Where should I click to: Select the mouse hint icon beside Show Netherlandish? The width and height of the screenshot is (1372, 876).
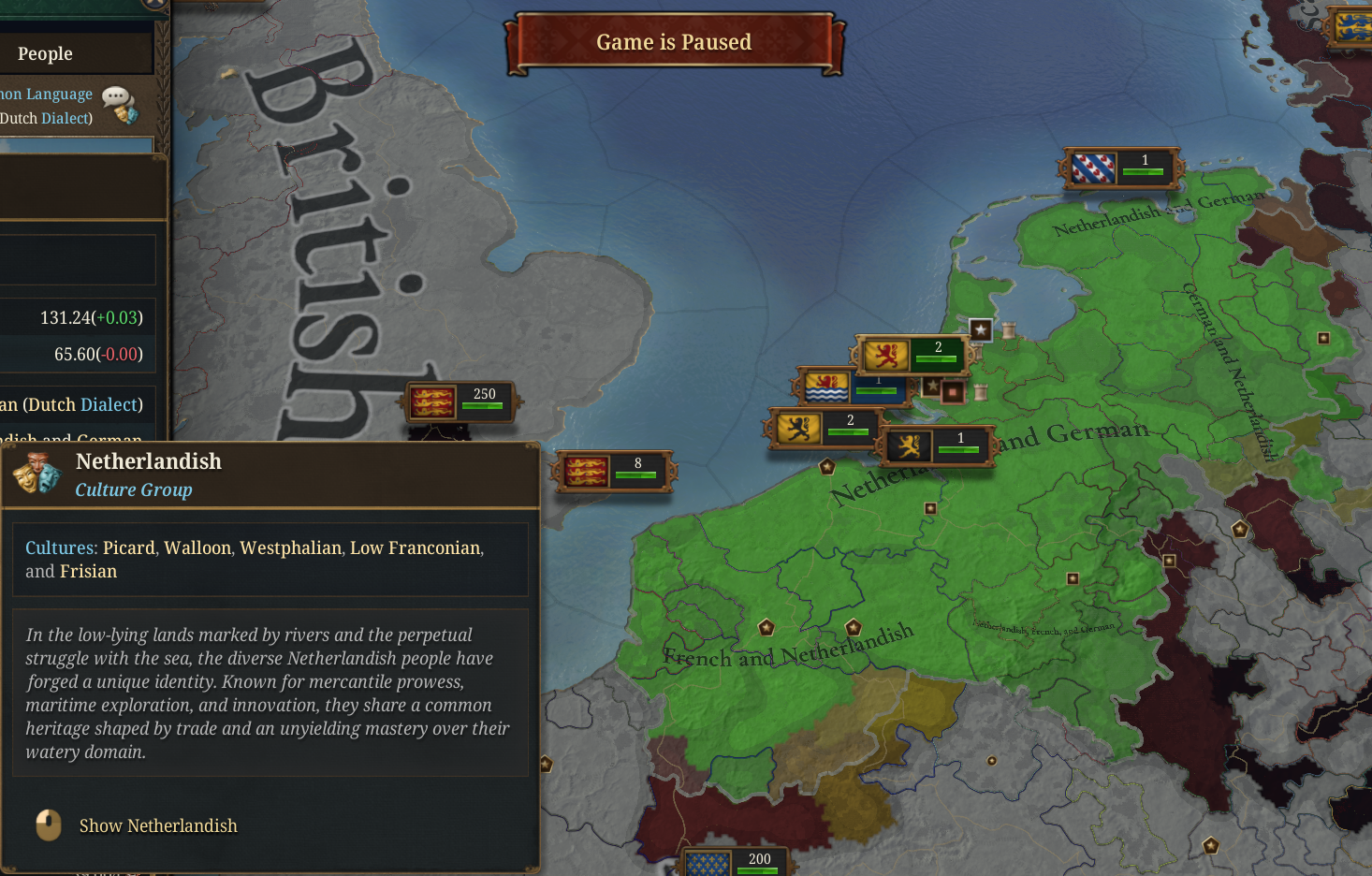click(x=47, y=825)
